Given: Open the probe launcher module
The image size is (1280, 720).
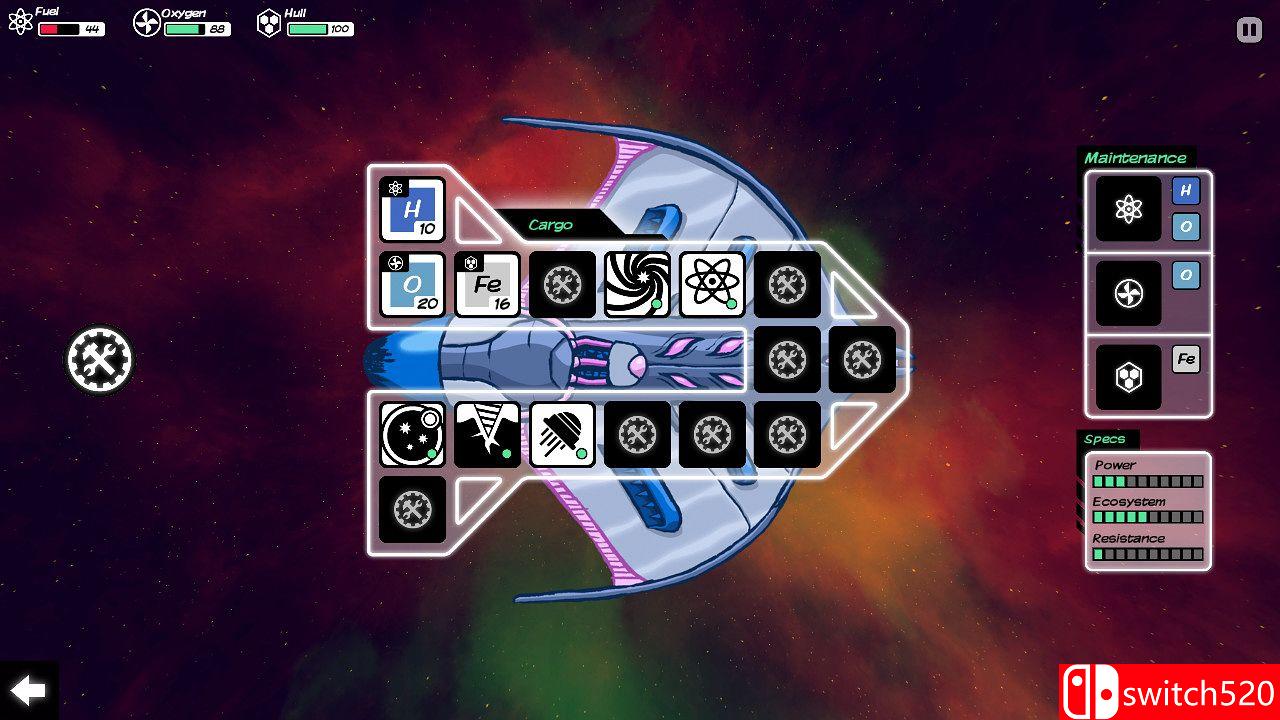Looking at the screenshot, I should (x=562, y=436).
